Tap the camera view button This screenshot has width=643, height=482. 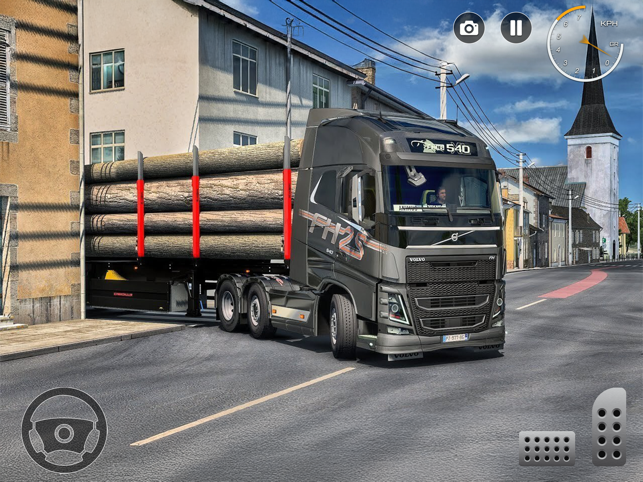pos(469,27)
